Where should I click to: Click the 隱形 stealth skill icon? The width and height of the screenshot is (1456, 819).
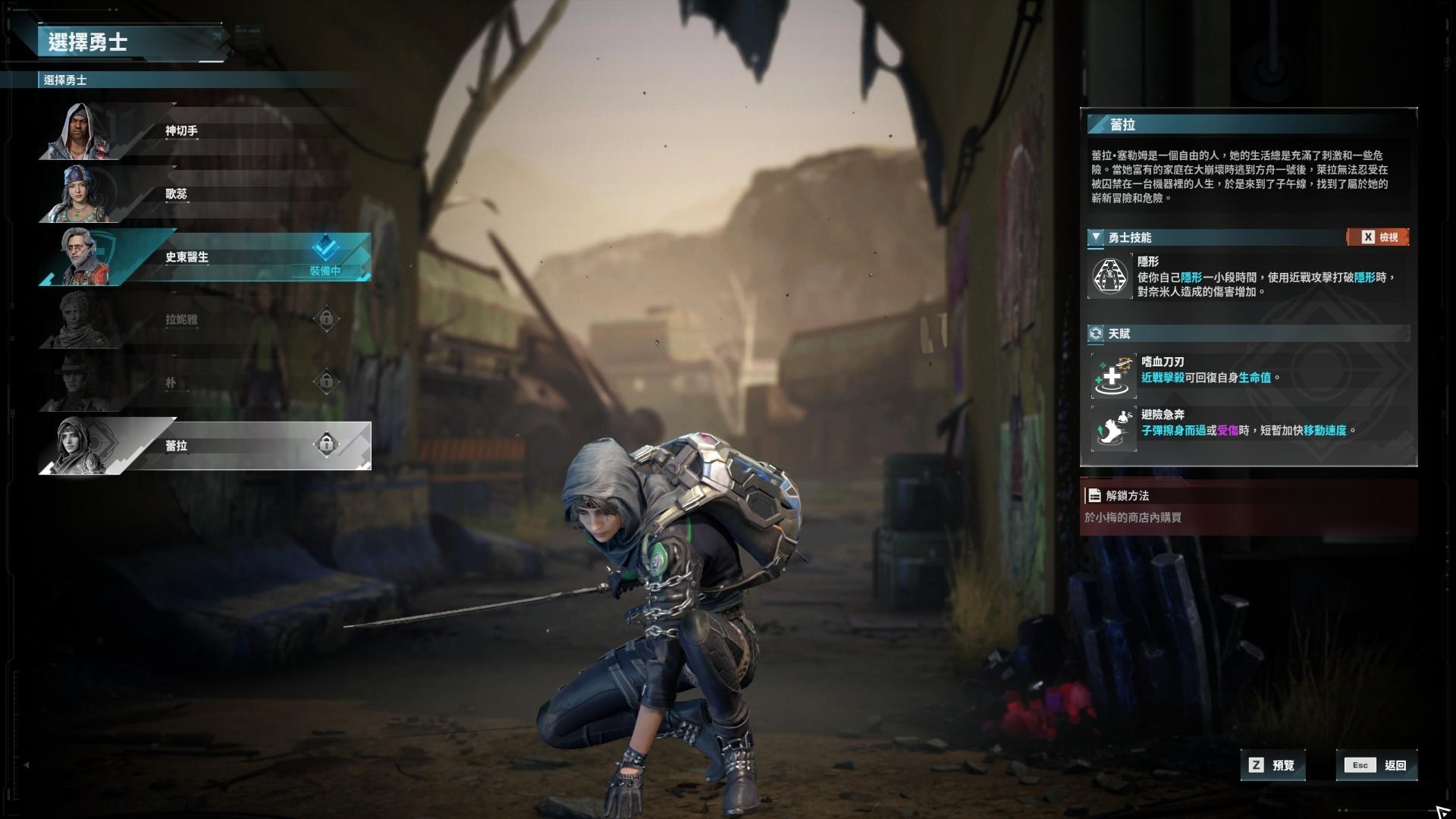[x=1110, y=277]
